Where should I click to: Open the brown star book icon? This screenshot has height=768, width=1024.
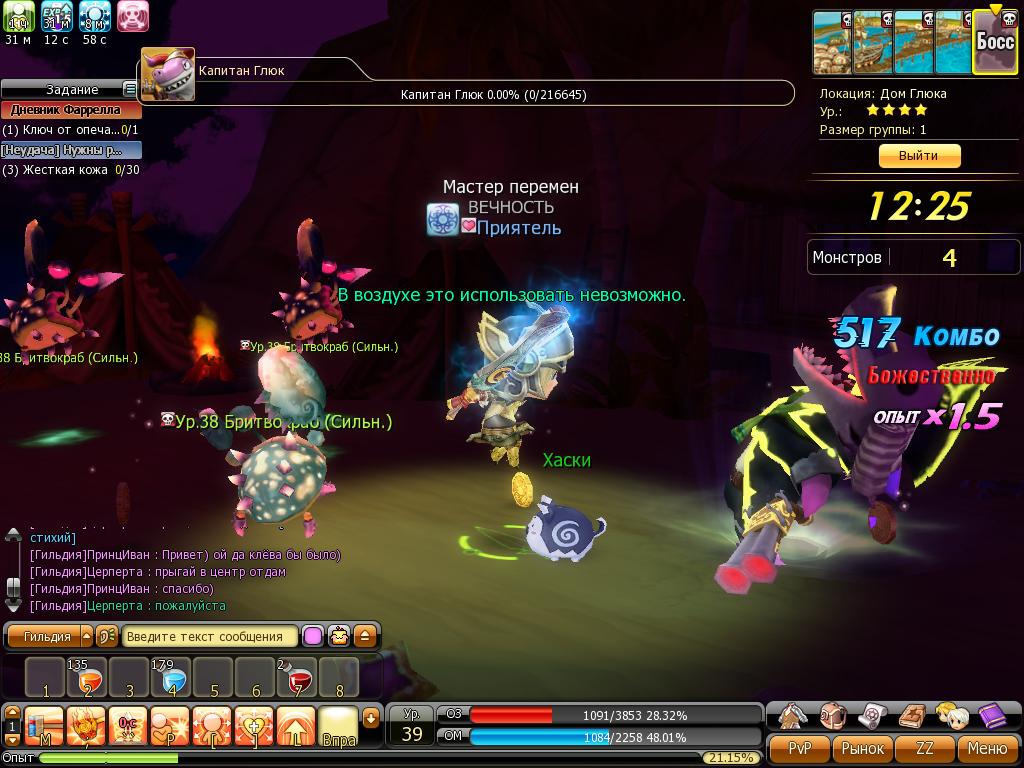(x=911, y=715)
